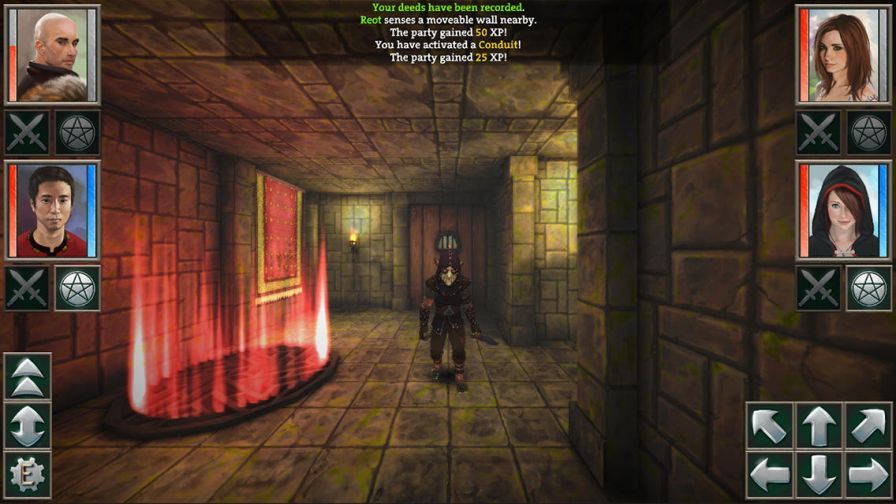Click the up-down double-headed arrow button

point(28,425)
